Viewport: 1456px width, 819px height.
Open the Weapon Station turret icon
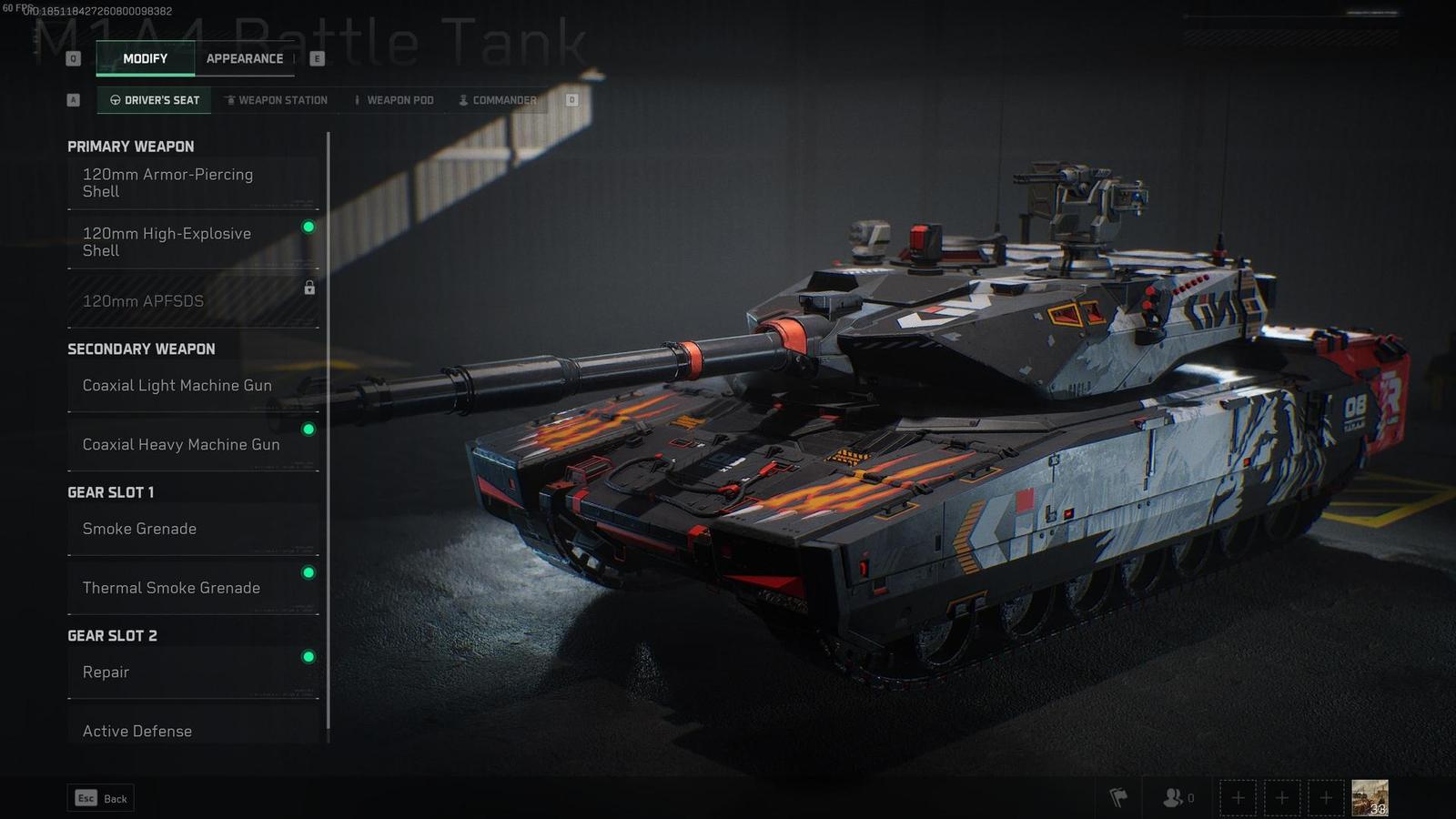coord(232,100)
